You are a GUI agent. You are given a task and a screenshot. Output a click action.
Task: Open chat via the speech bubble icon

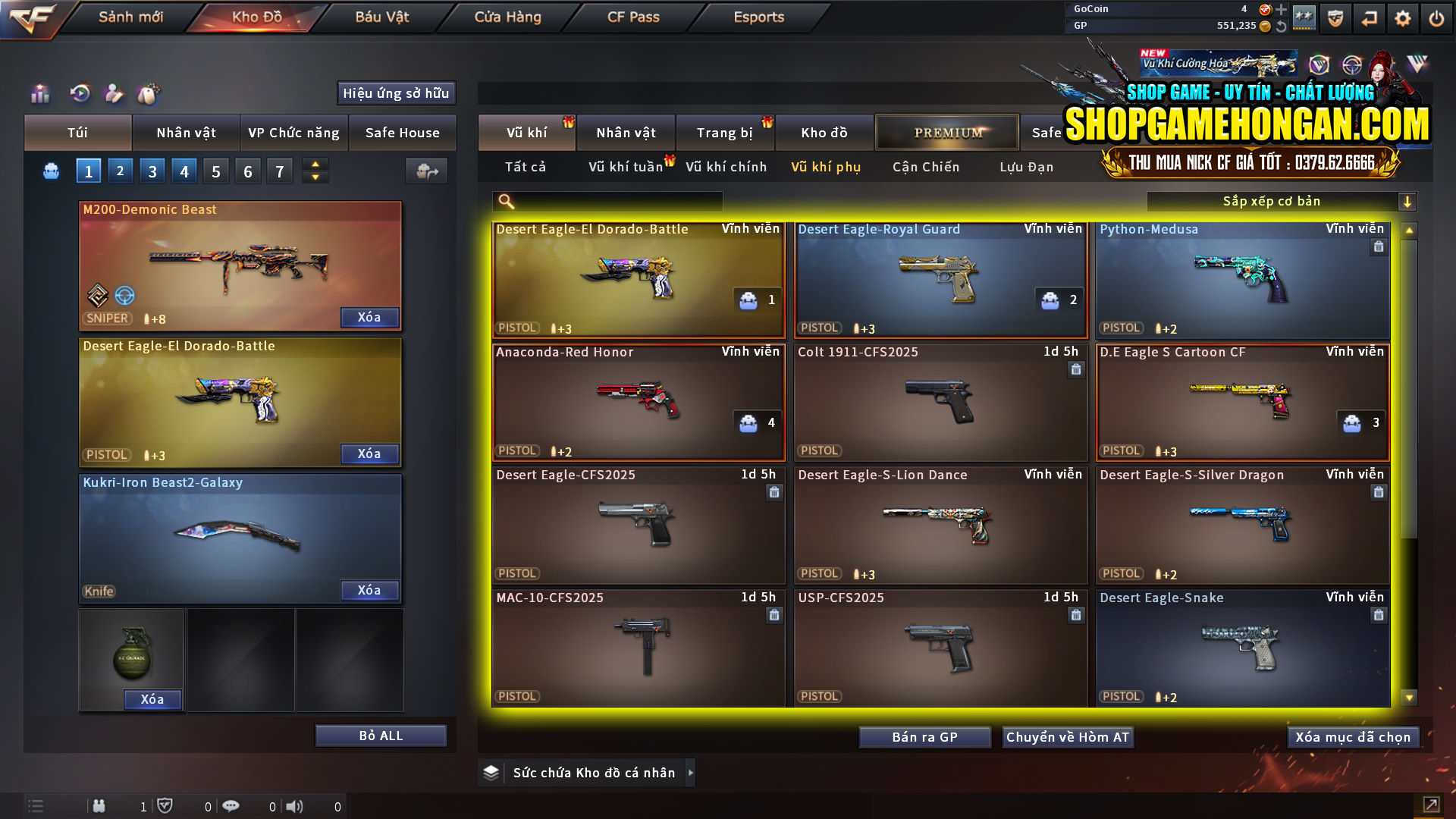pyautogui.click(x=231, y=806)
